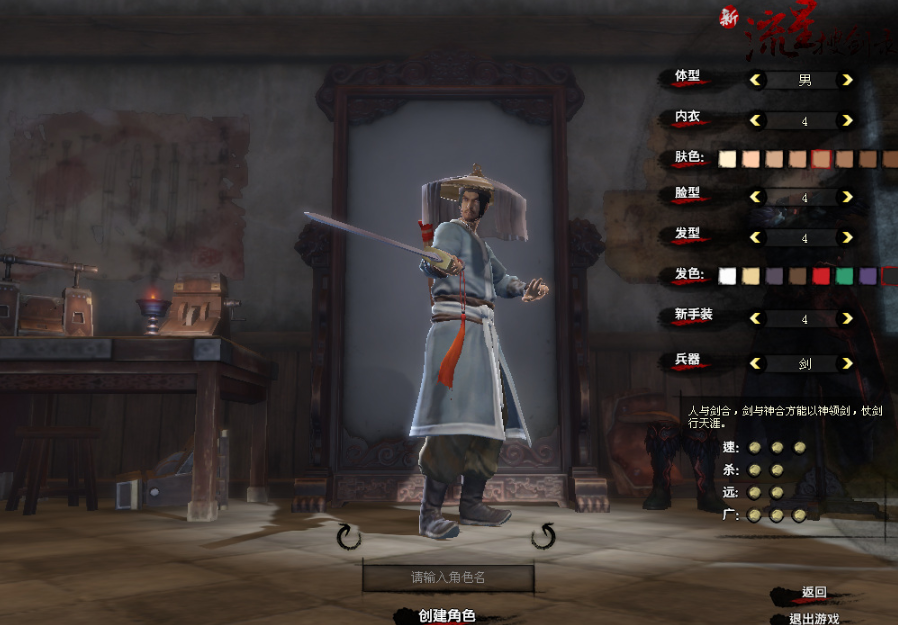Select previous 内衣 underclothes style
This screenshot has width=898, height=625.
pos(756,121)
